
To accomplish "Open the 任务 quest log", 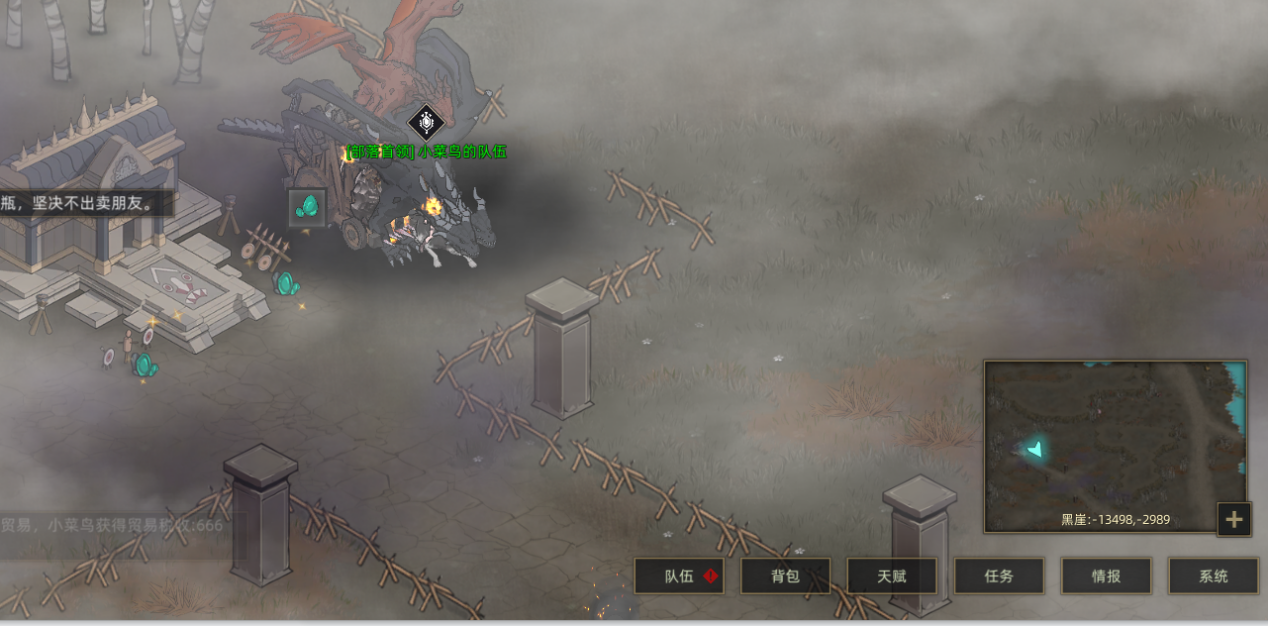I will point(999,576).
